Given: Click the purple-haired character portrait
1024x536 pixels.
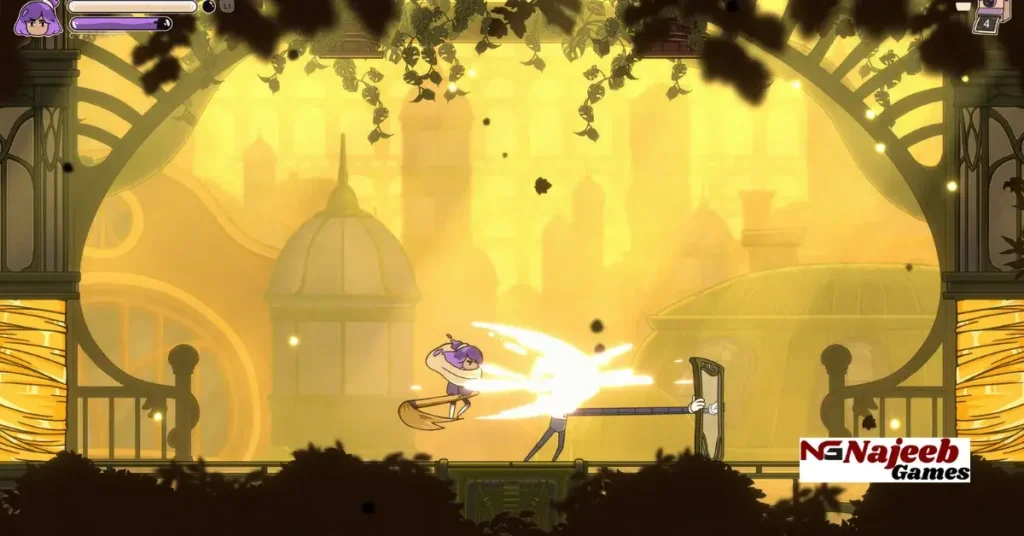Looking at the screenshot, I should (37, 17).
